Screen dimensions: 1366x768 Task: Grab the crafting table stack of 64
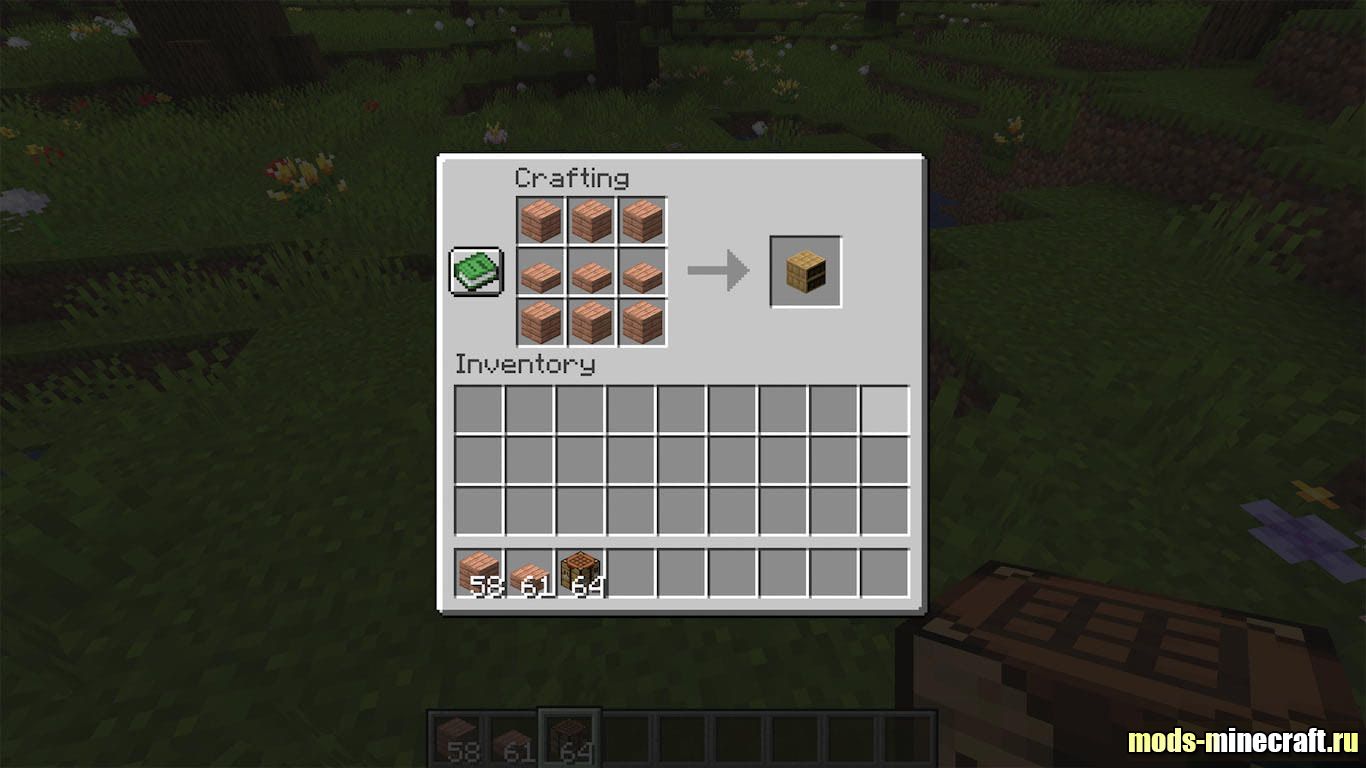click(x=581, y=574)
